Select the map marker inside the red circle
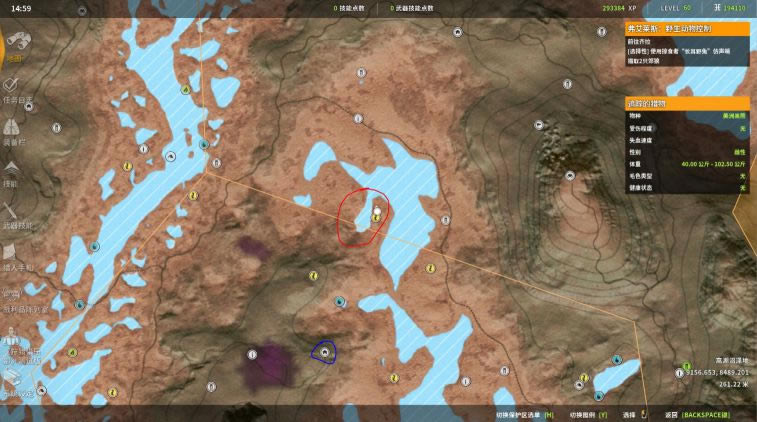Viewport: 757px width, 422px height. tap(377, 212)
